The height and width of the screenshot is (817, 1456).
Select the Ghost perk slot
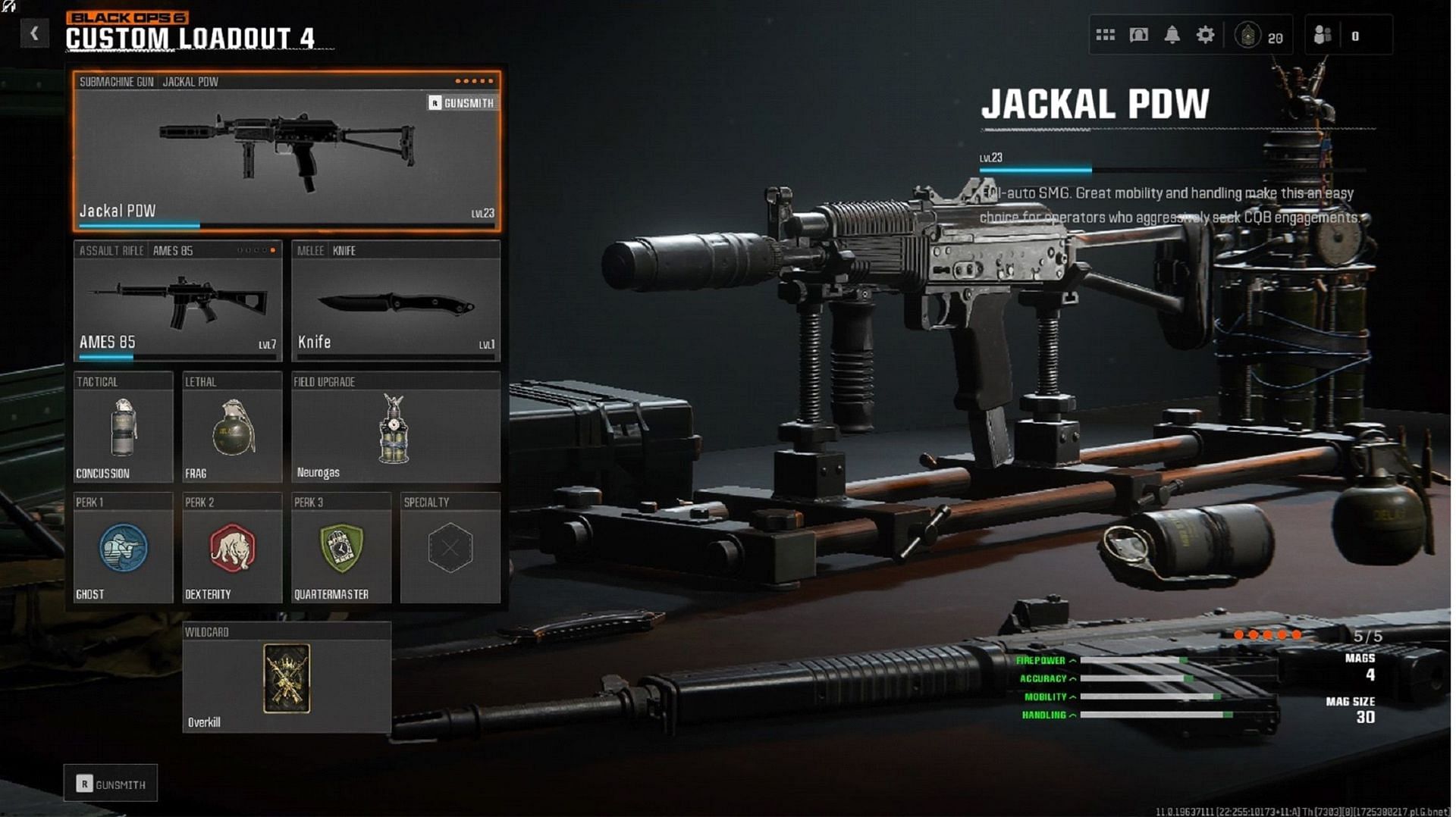(x=123, y=549)
